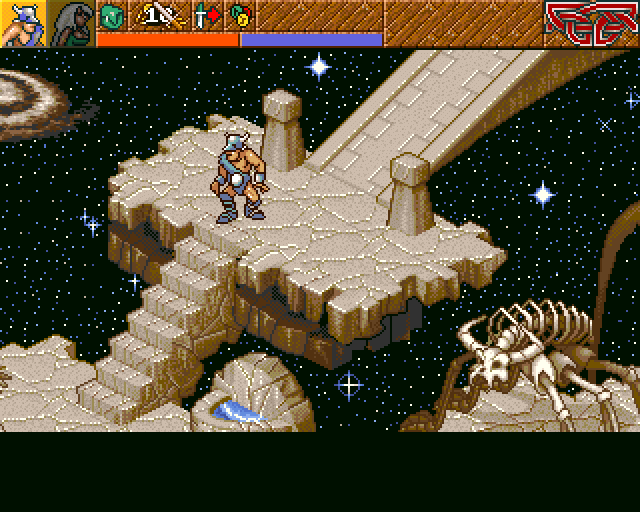Image resolution: width=640 pixels, height=512 pixels.
Task: Open the colored gems pouch icon
Action: pos(239,16)
